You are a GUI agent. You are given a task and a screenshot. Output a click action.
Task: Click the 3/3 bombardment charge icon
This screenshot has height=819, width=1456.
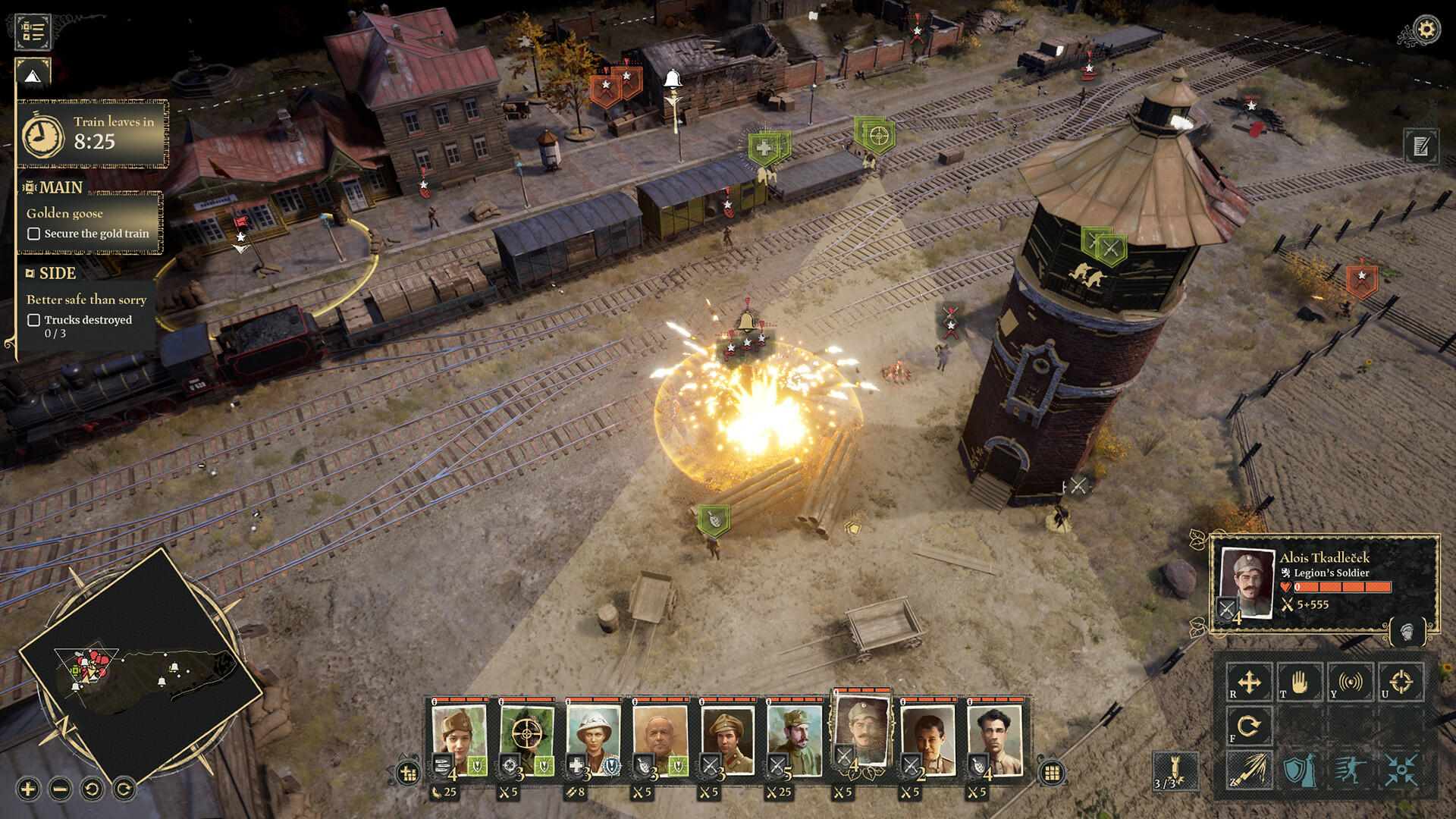click(x=1175, y=770)
